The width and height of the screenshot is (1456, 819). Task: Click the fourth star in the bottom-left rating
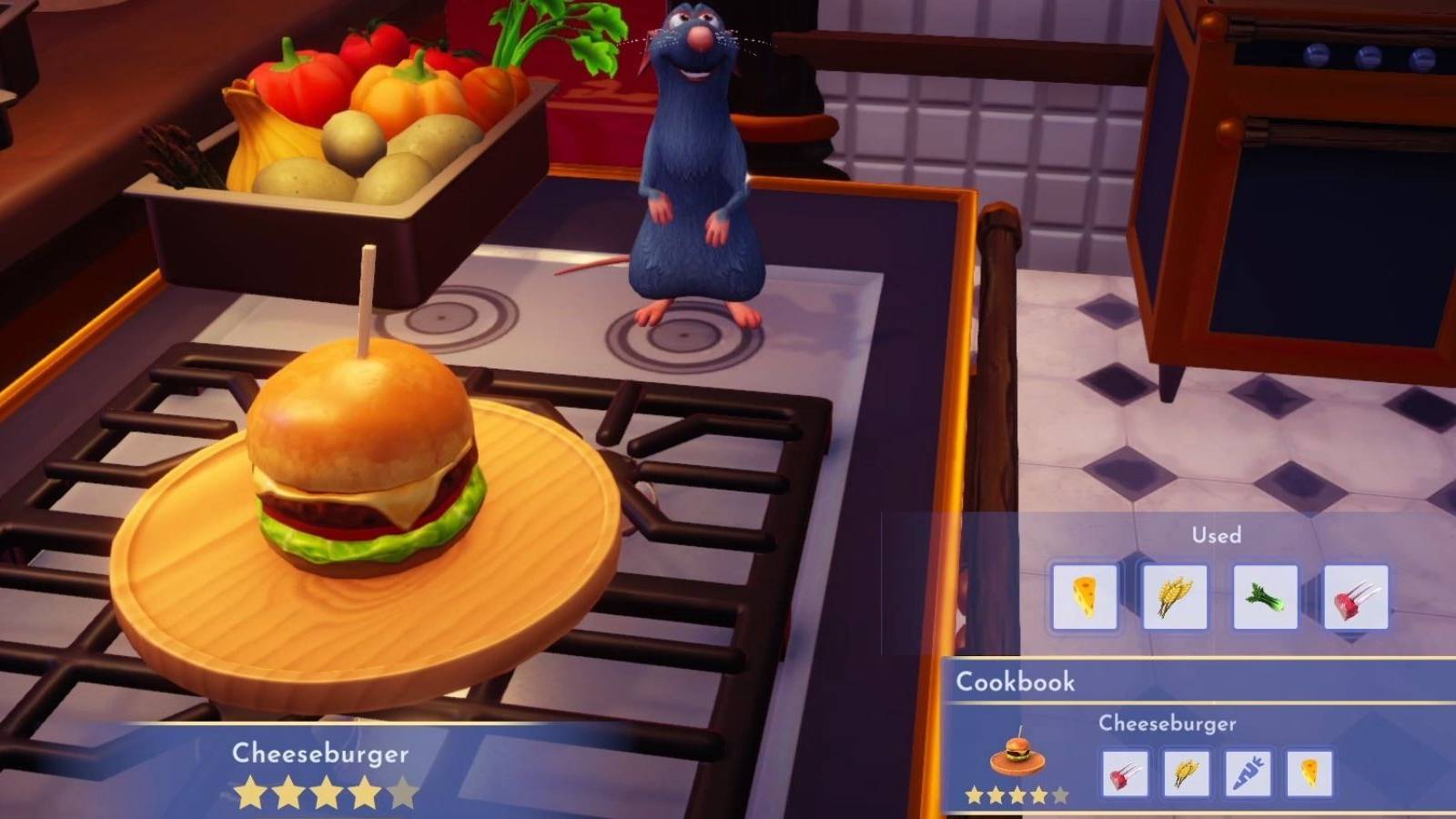click(366, 791)
